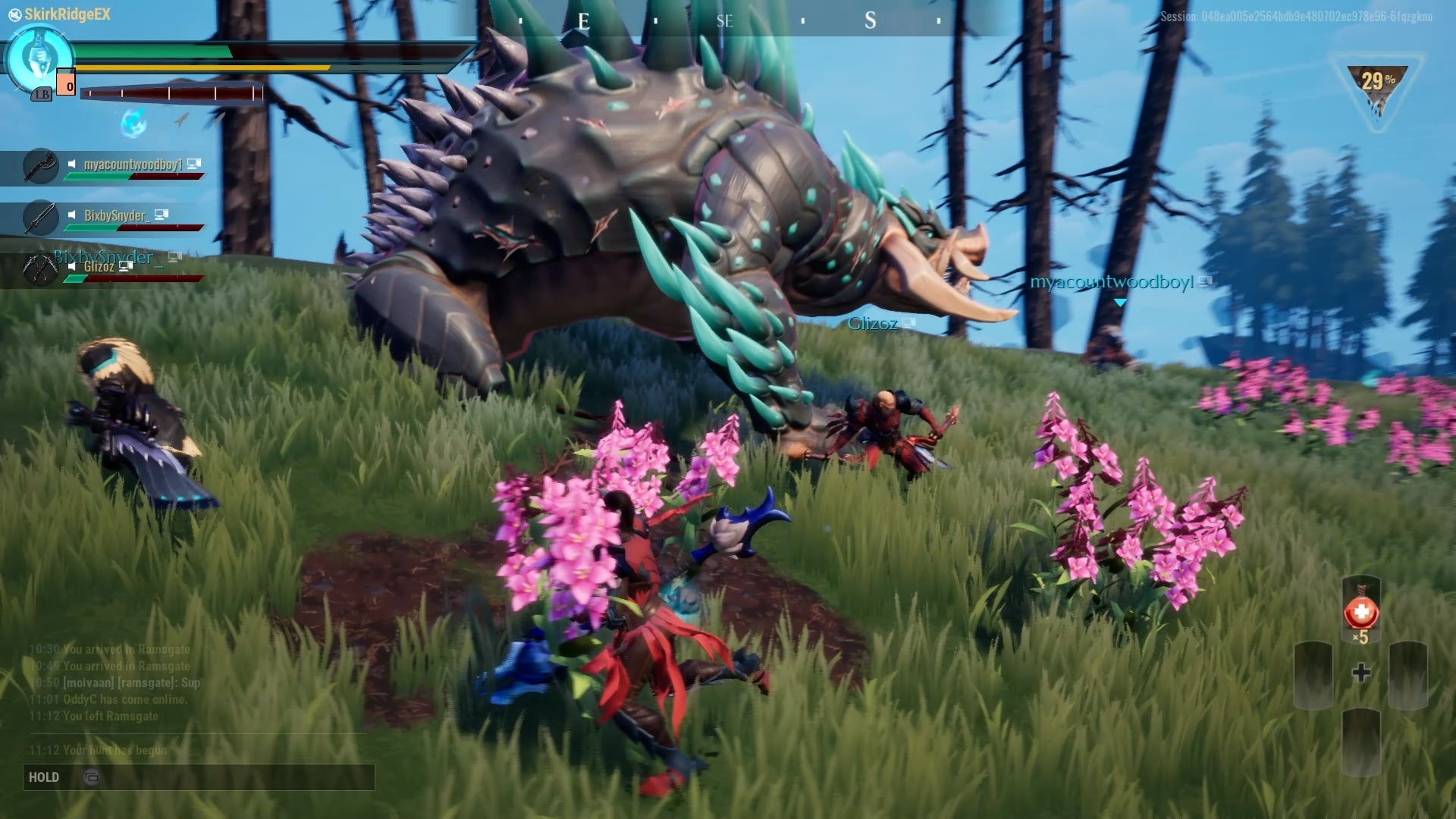Click myacountwoodboy1's axe weapon icon
1456x819 pixels.
(x=40, y=164)
